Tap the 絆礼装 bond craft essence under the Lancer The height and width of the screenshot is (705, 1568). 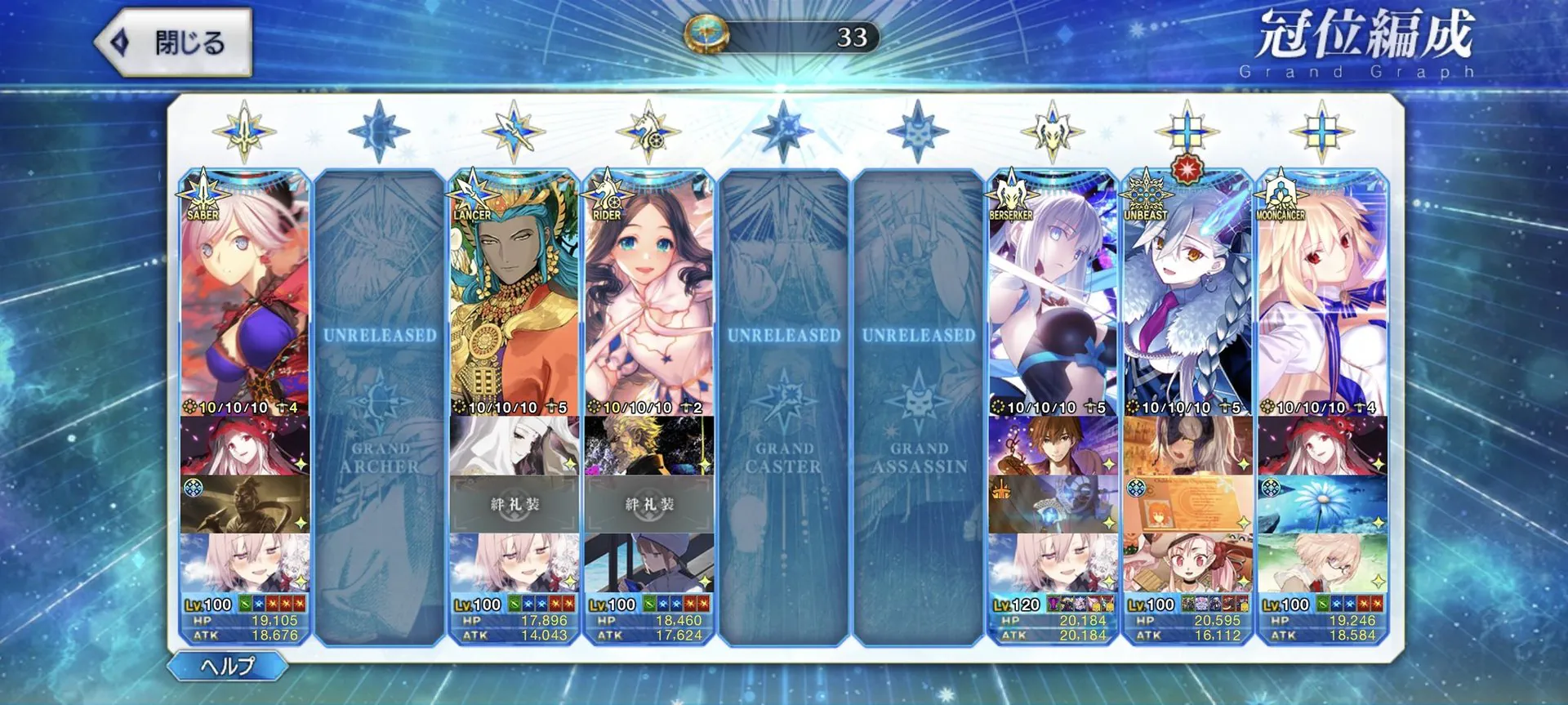pos(513,504)
